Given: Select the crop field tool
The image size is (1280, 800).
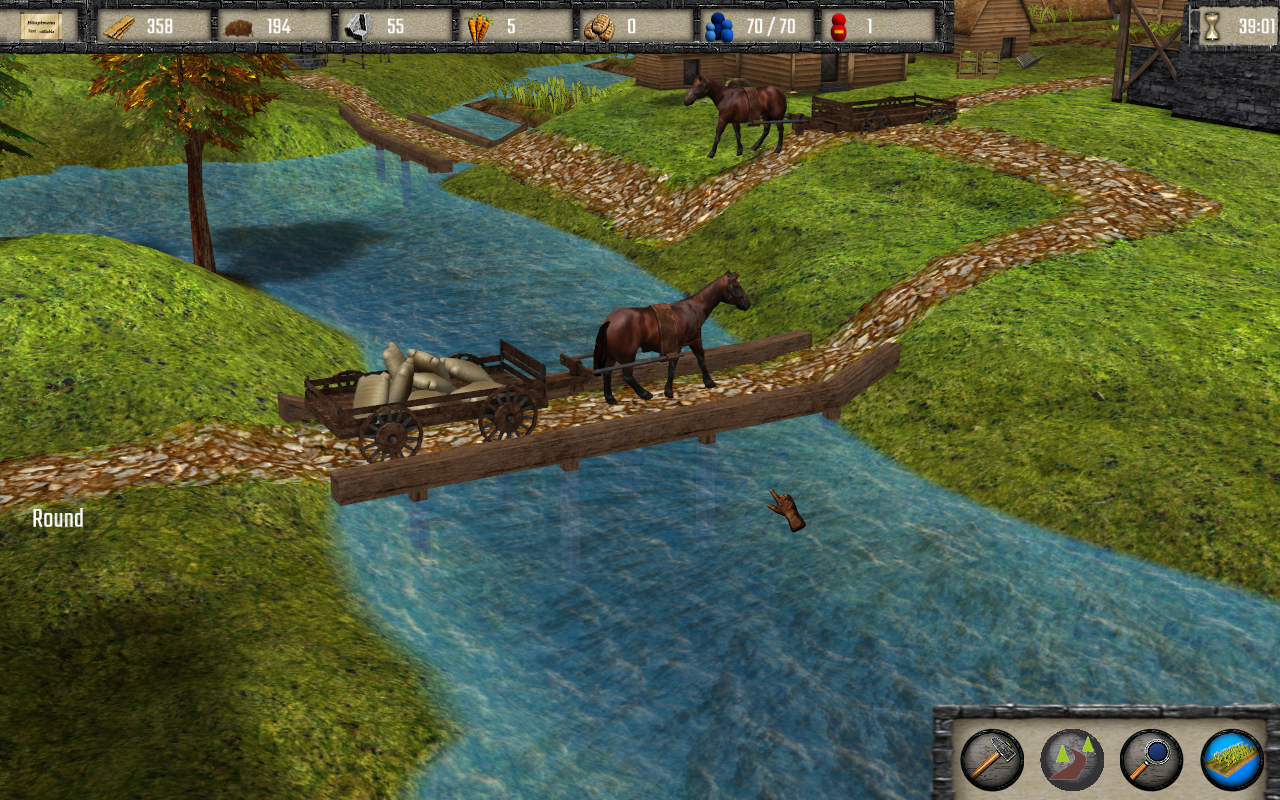Looking at the screenshot, I should (x=1231, y=760).
